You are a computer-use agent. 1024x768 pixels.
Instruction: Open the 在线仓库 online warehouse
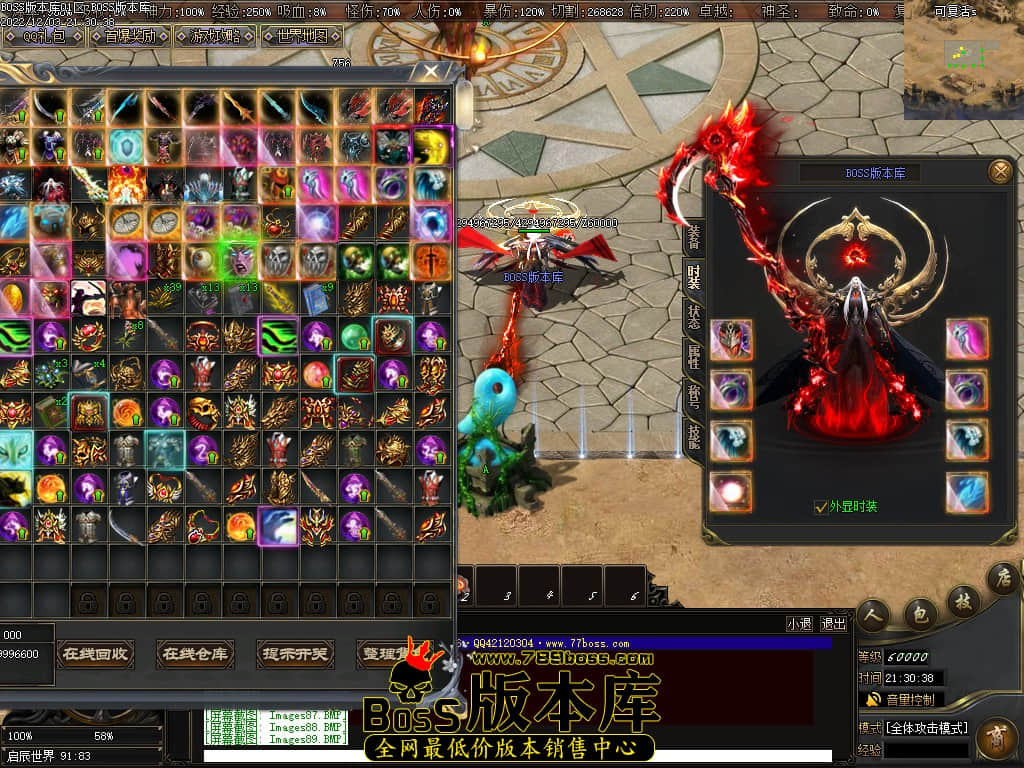pos(195,655)
